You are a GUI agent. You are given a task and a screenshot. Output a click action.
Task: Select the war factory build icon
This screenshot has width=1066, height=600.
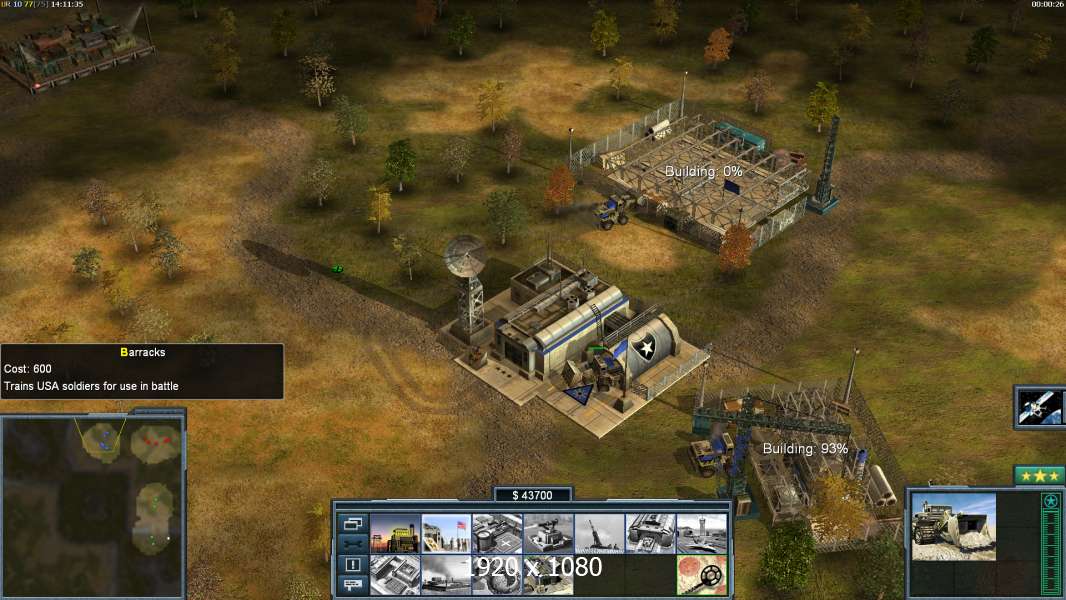pyautogui.click(x=650, y=534)
